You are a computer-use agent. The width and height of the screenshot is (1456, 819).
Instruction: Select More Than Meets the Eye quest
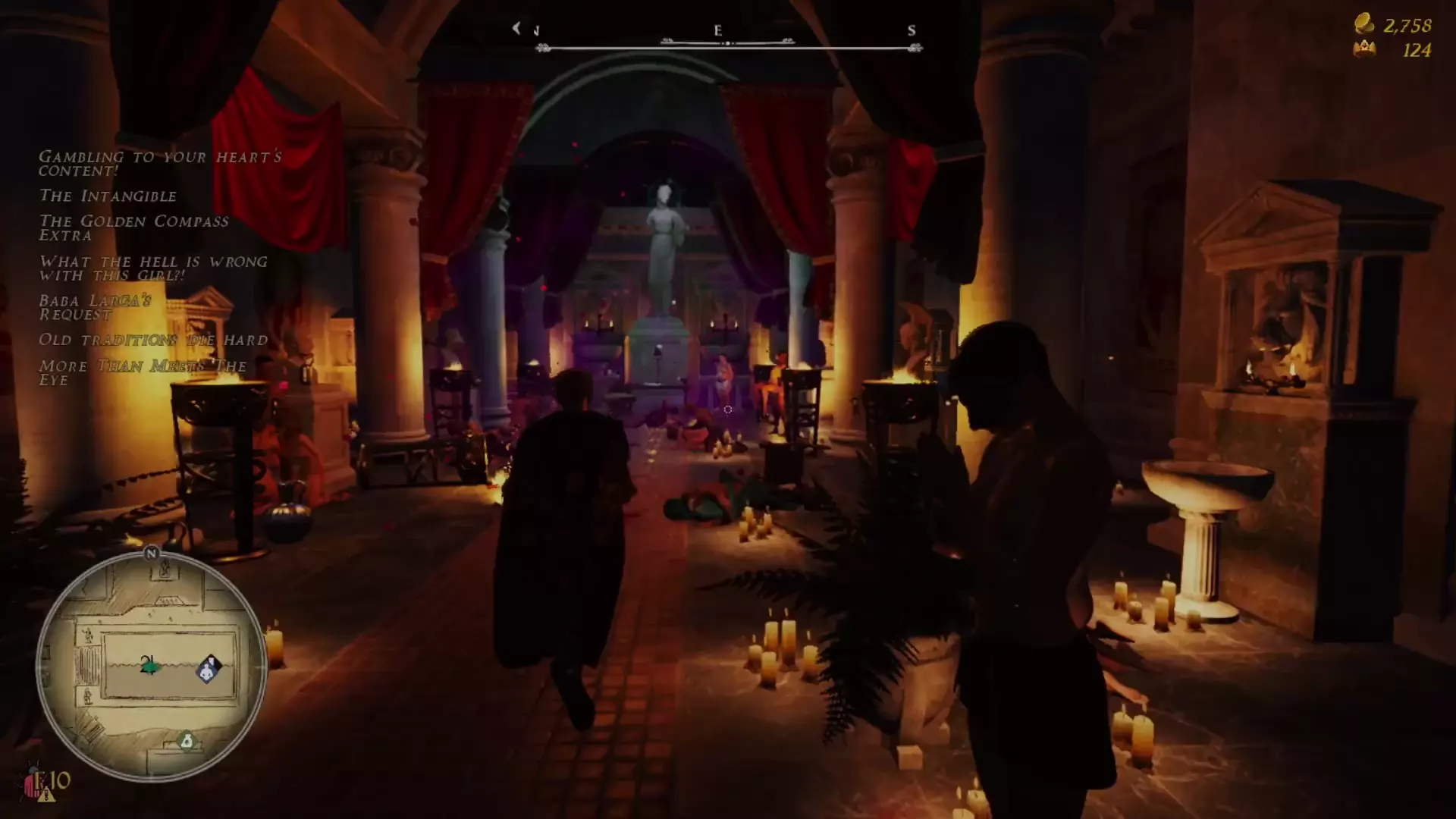[x=143, y=372]
